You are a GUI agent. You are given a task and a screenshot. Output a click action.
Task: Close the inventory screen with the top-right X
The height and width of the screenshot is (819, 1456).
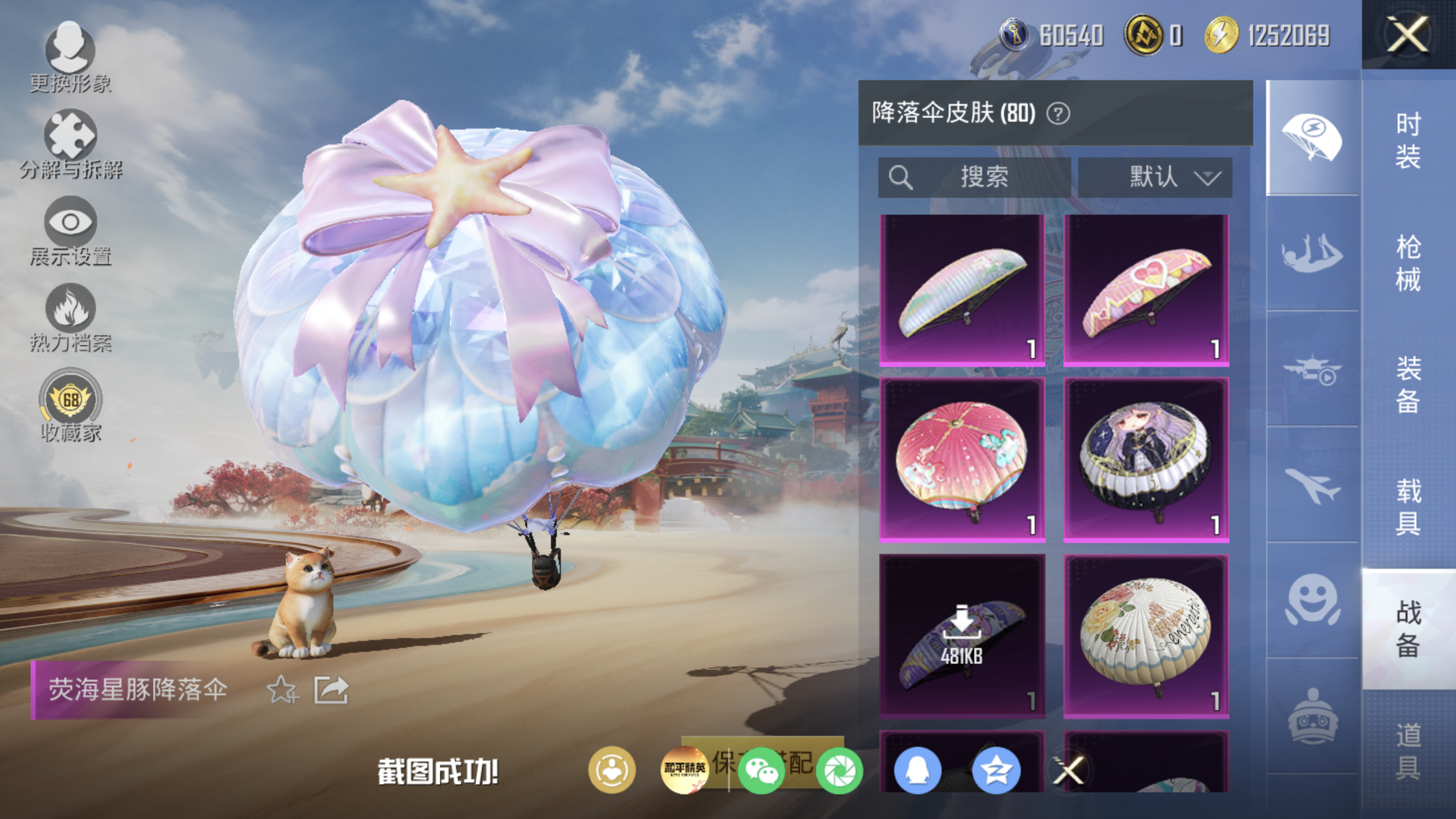click(x=1408, y=34)
